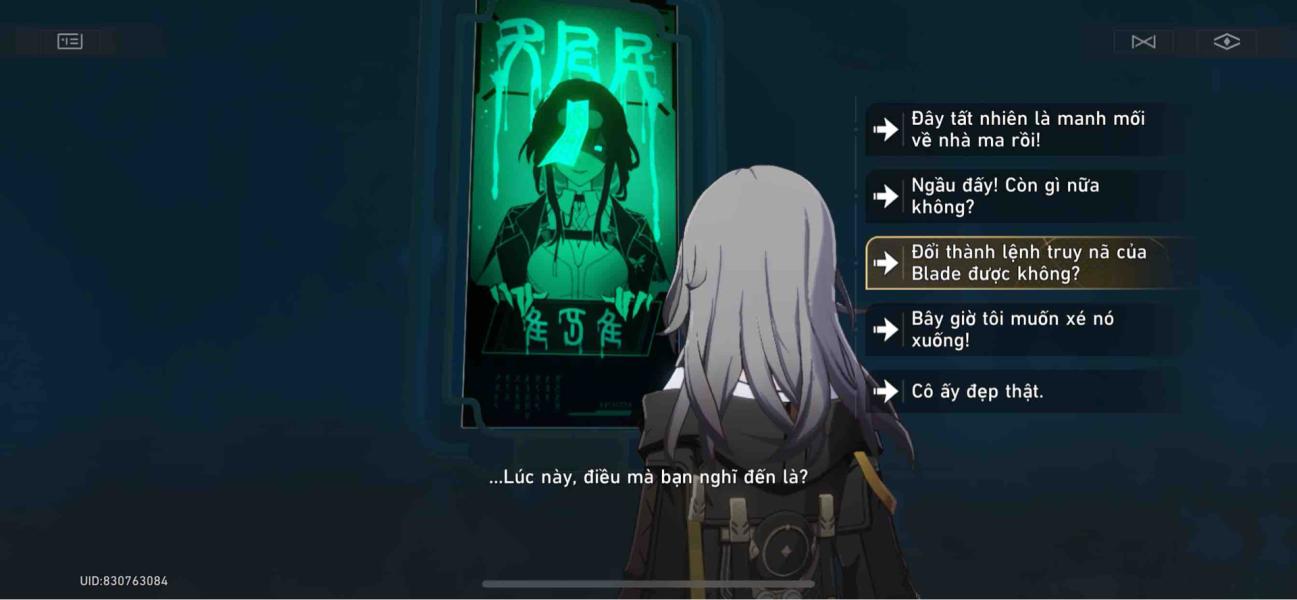The width and height of the screenshot is (1297, 600).
Task: Click the skip dialogue bowtie icon
Action: pyautogui.click(x=1143, y=41)
